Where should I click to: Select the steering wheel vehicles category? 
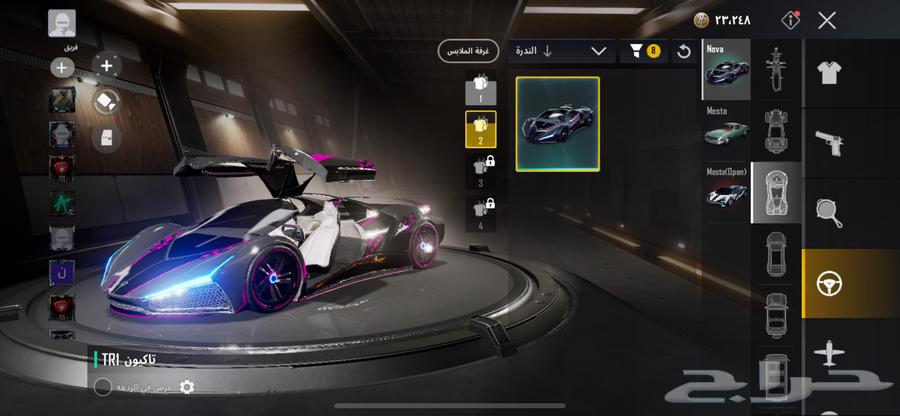(x=828, y=284)
